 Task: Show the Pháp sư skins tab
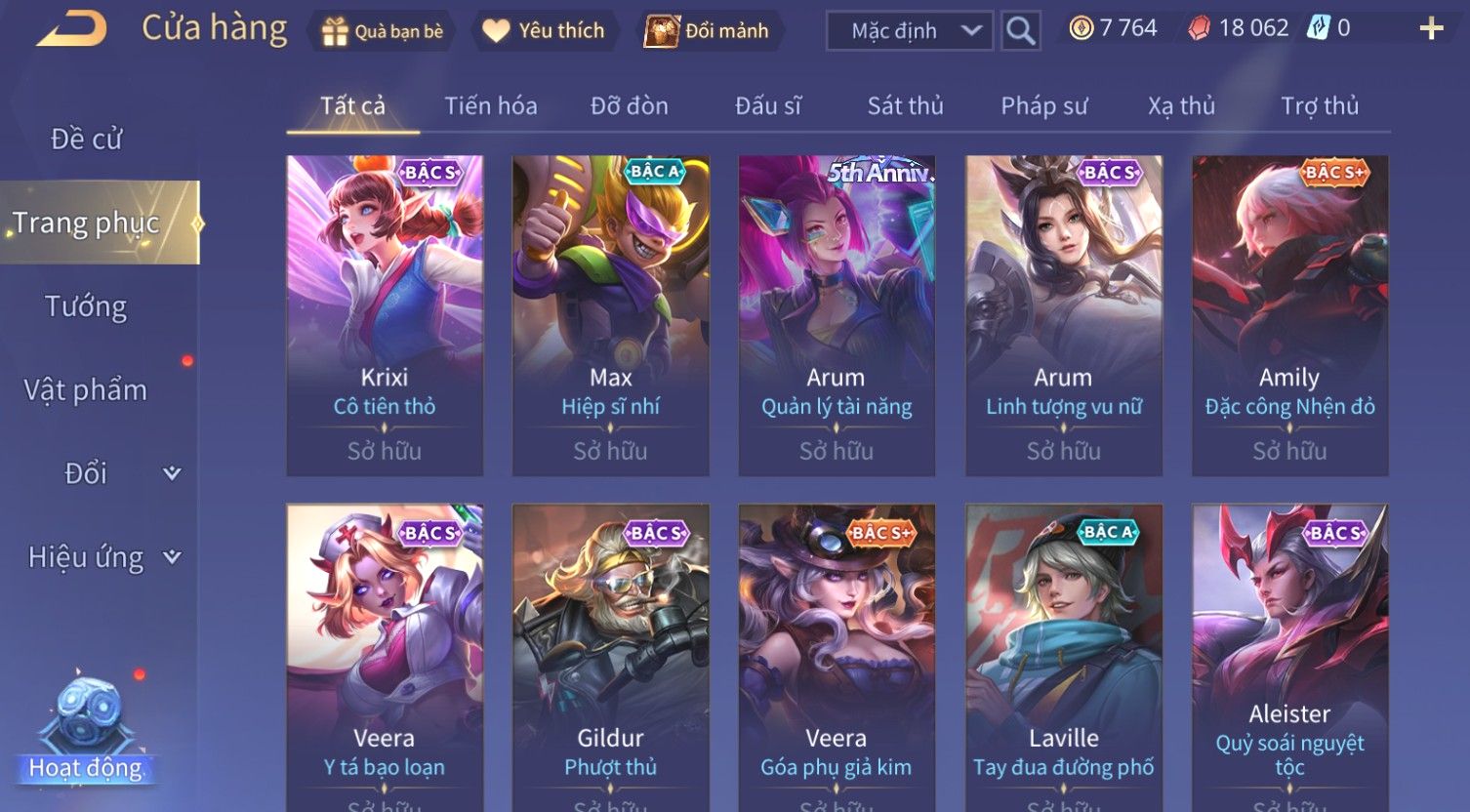tap(1043, 105)
